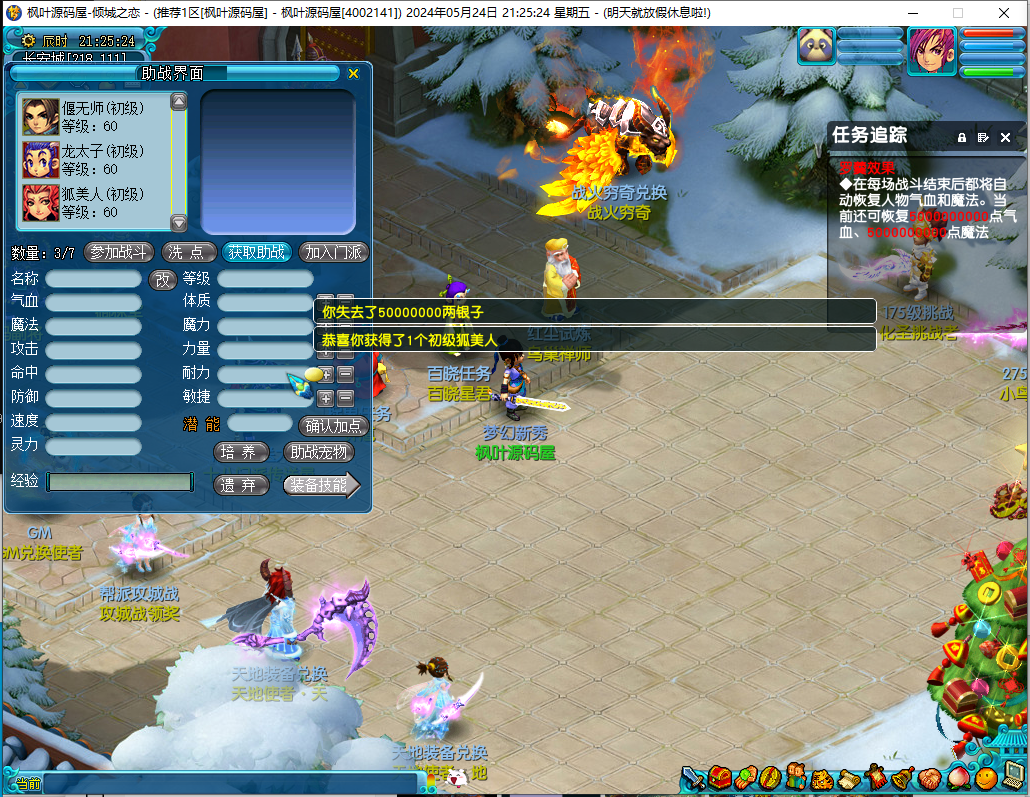The image size is (1030, 797).
Task: Click the 遗弃 button
Action: (x=242, y=485)
